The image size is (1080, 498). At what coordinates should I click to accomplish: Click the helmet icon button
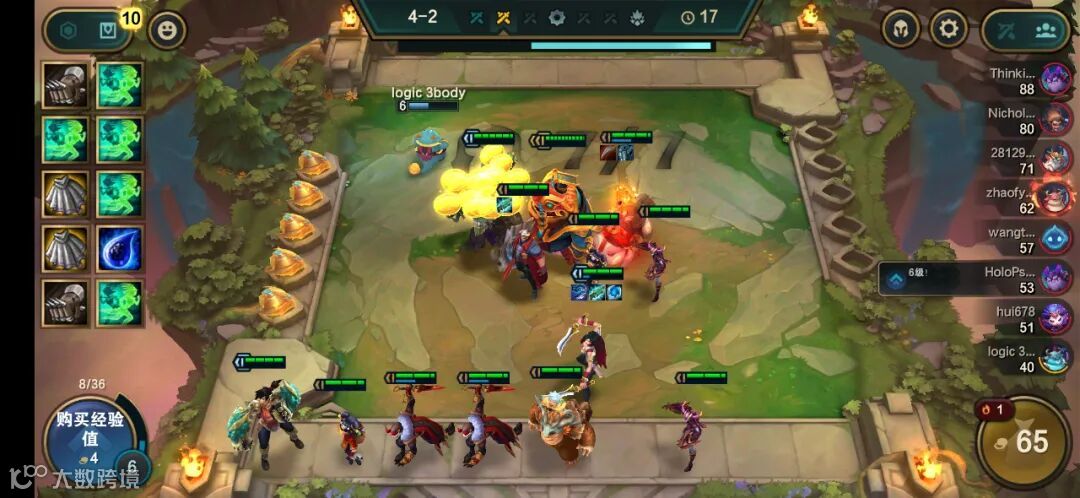(901, 29)
